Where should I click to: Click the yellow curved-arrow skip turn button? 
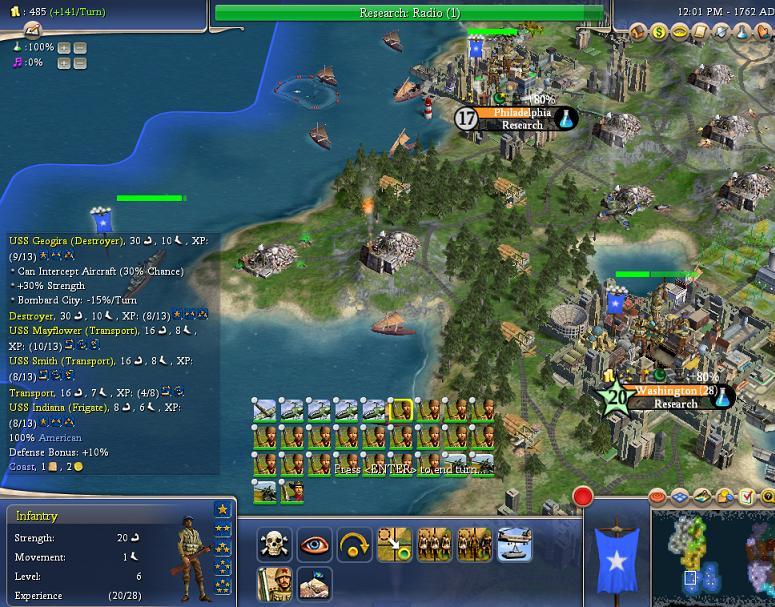pos(354,544)
